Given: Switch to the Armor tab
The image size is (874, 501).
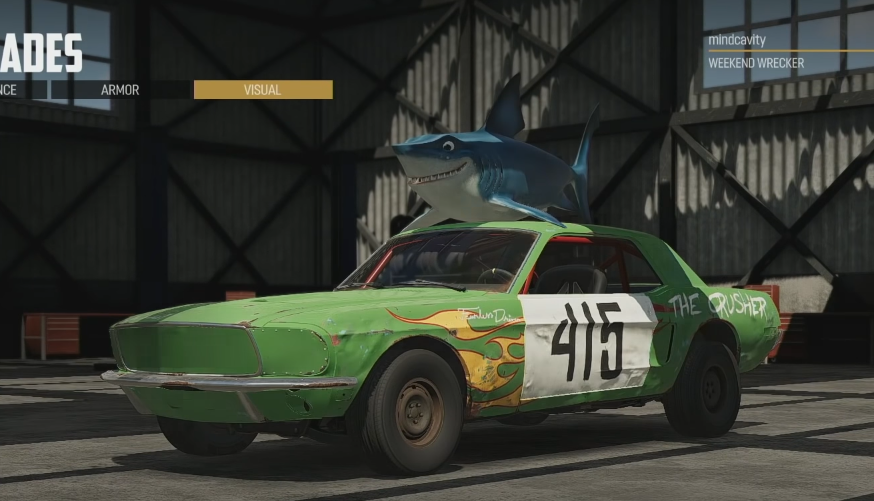Looking at the screenshot, I should click(x=120, y=90).
